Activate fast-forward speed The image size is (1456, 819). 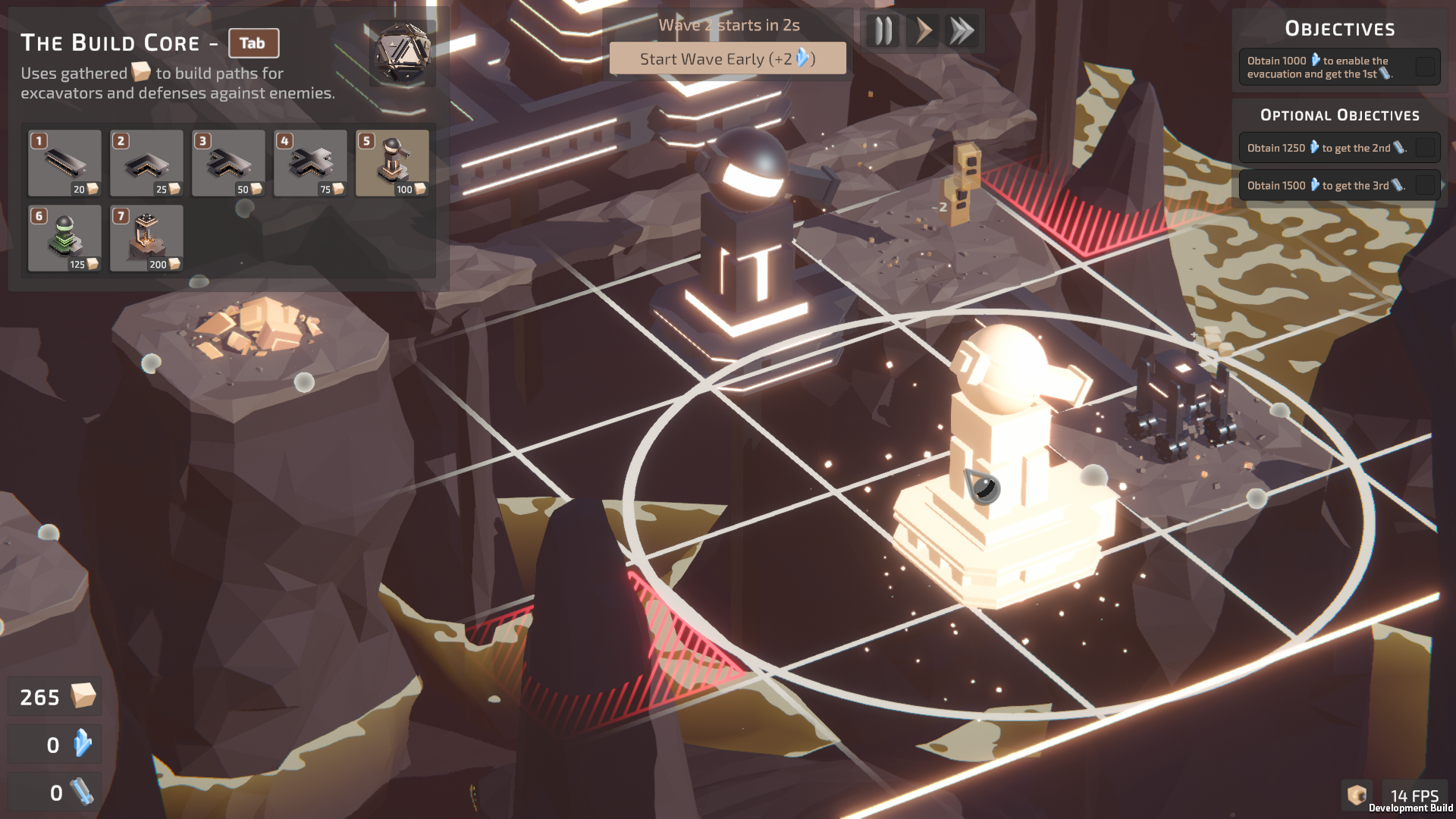[962, 31]
